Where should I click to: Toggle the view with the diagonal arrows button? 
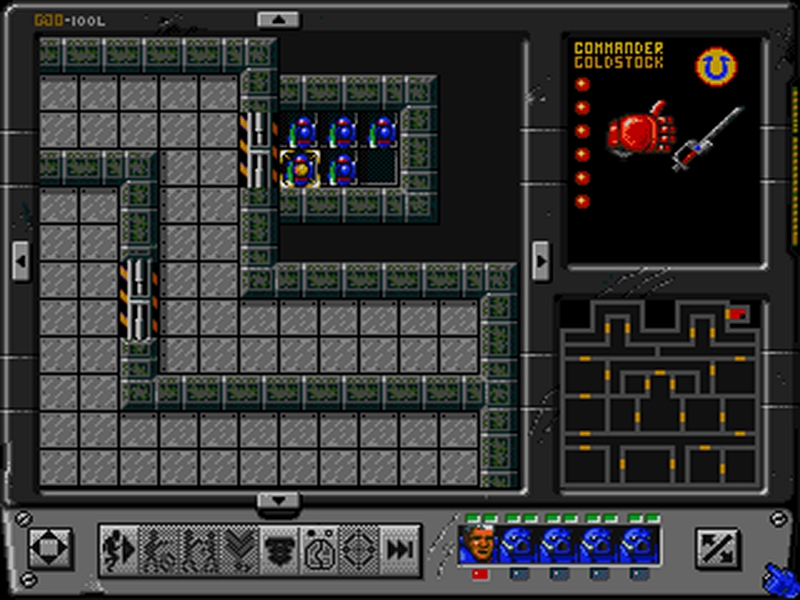click(x=716, y=548)
